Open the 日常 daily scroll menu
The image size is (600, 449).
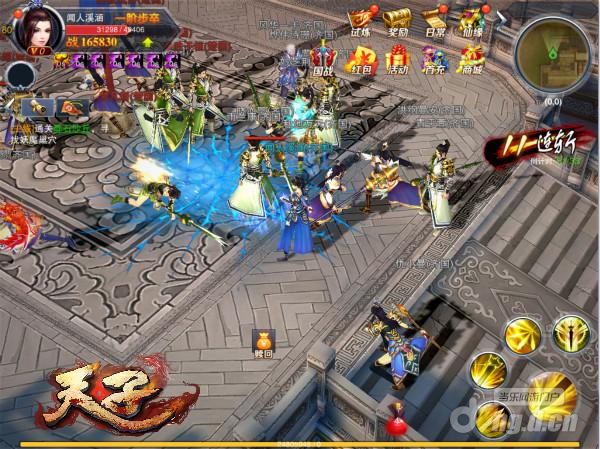click(x=433, y=23)
